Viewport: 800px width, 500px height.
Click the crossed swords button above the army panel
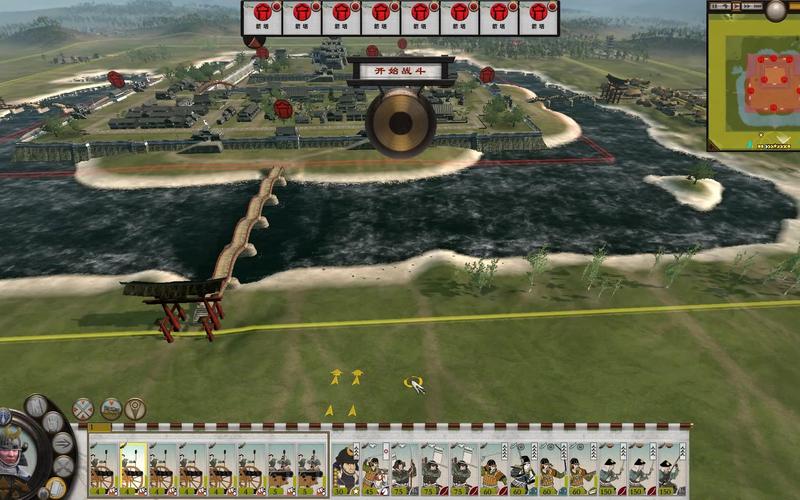point(83,408)
